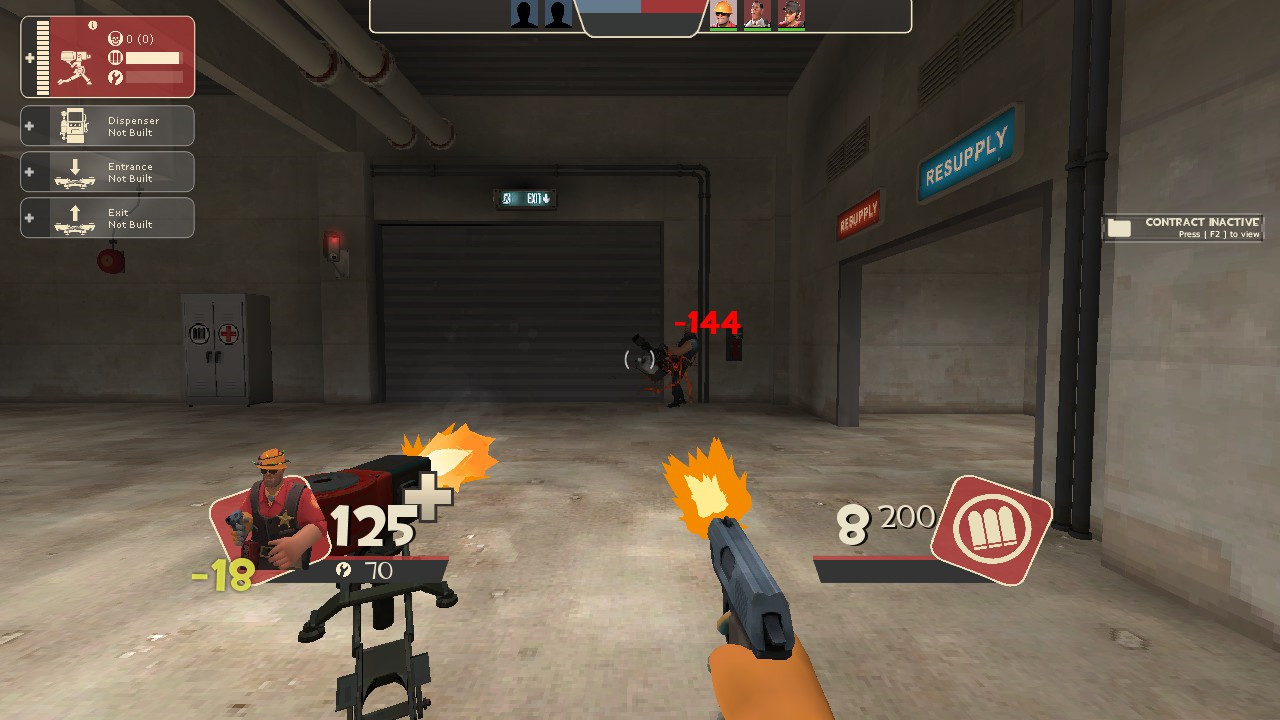Image resolution: width=1280 pixels, height=720 pixels.
Task: Click the info badge on the sentry status card
Action: click(92, 25)
